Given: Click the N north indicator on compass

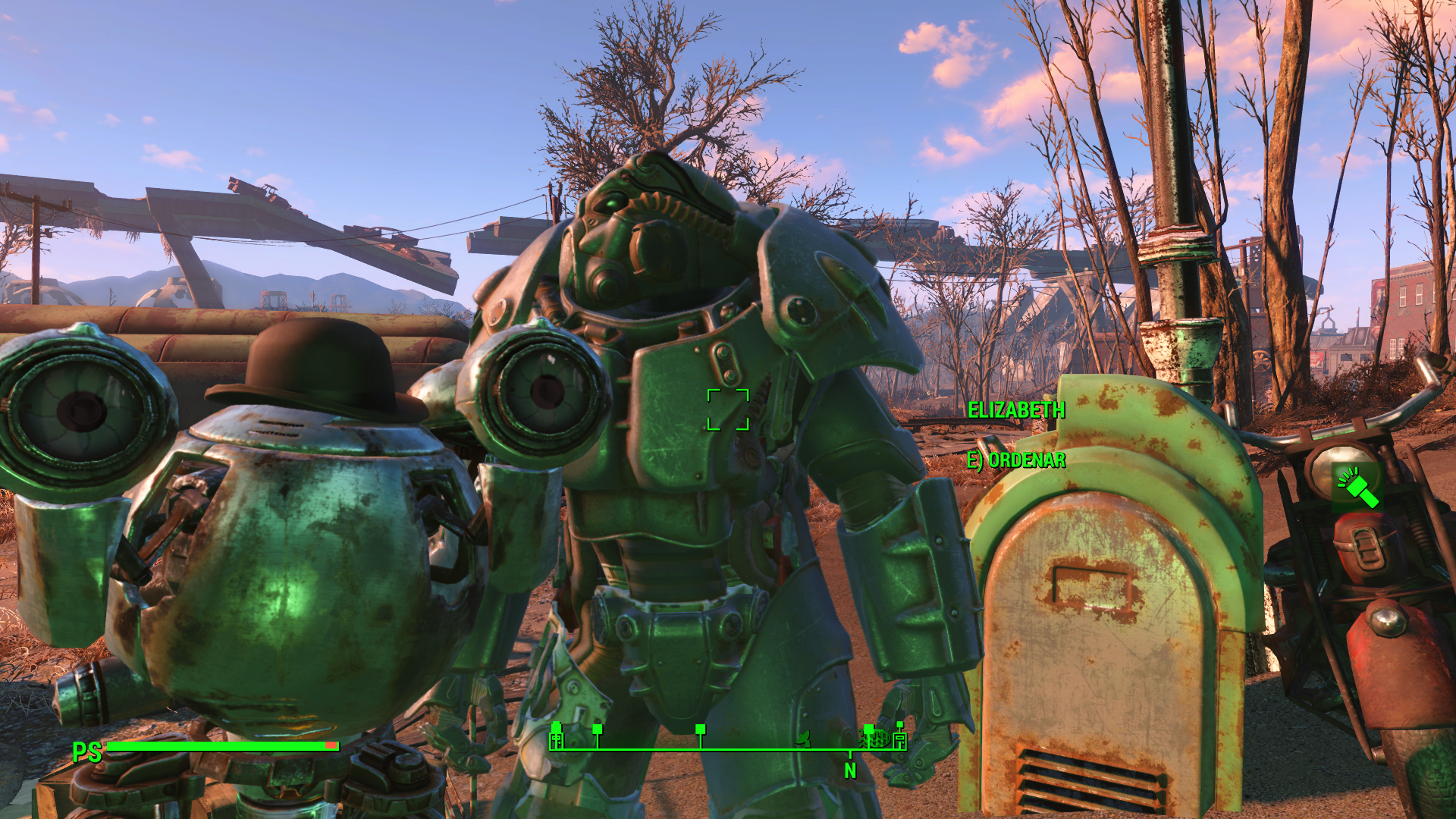Looking at the screenshot, I should click(850, 770).
